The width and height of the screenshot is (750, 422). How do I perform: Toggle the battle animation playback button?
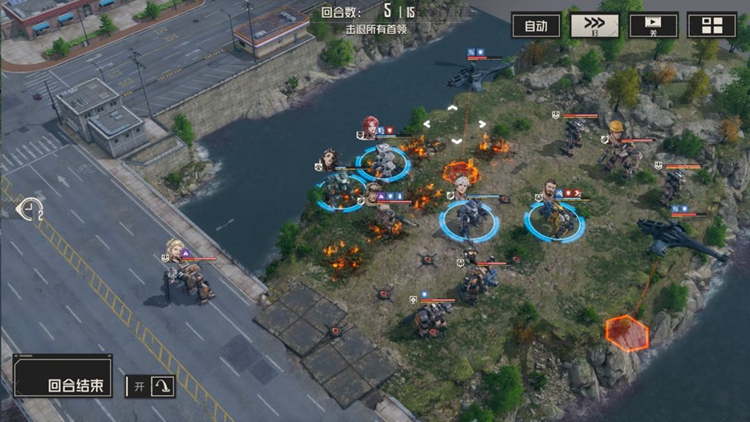(653, 26)
